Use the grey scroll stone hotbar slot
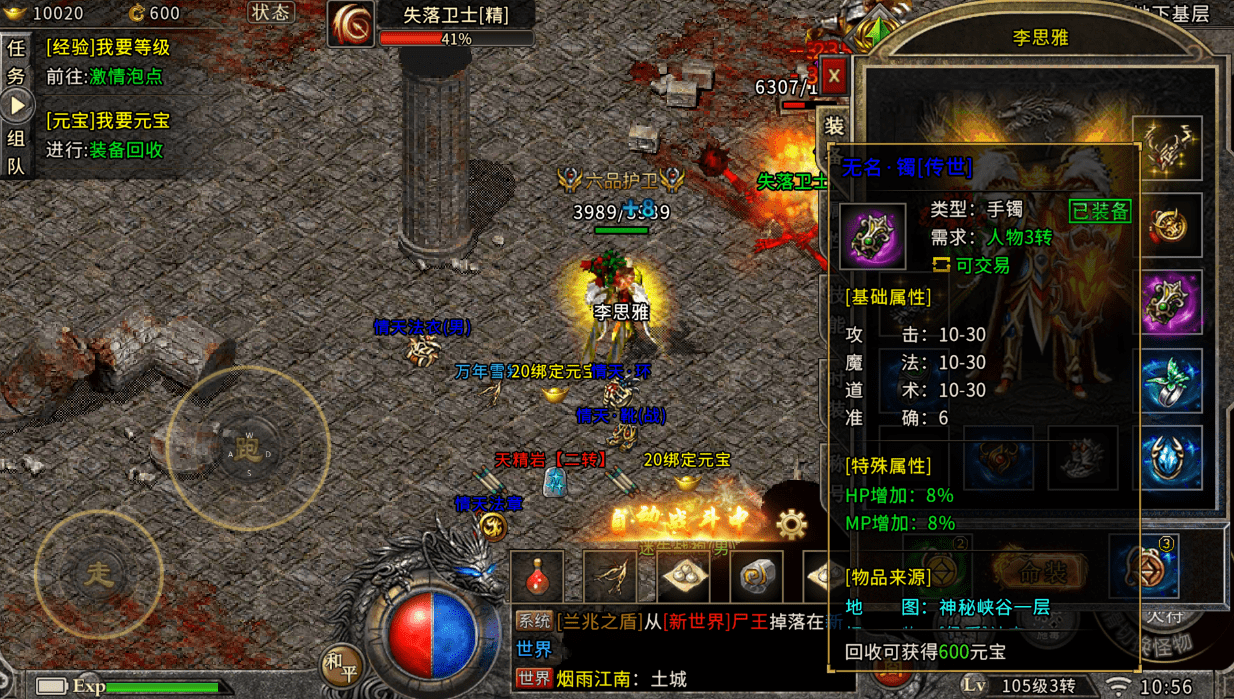 757,575
